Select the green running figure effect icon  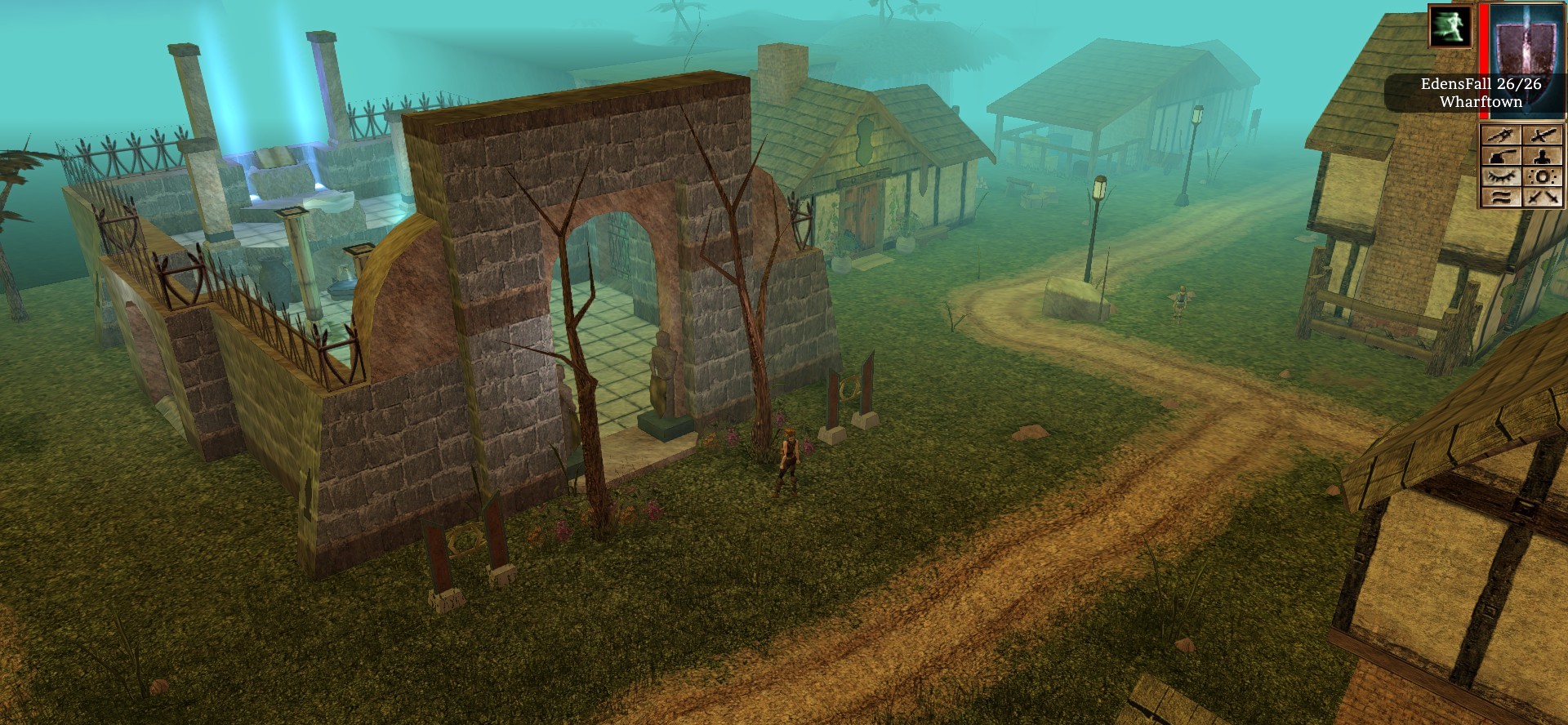pyautogui.click(x=1450, y=26)
